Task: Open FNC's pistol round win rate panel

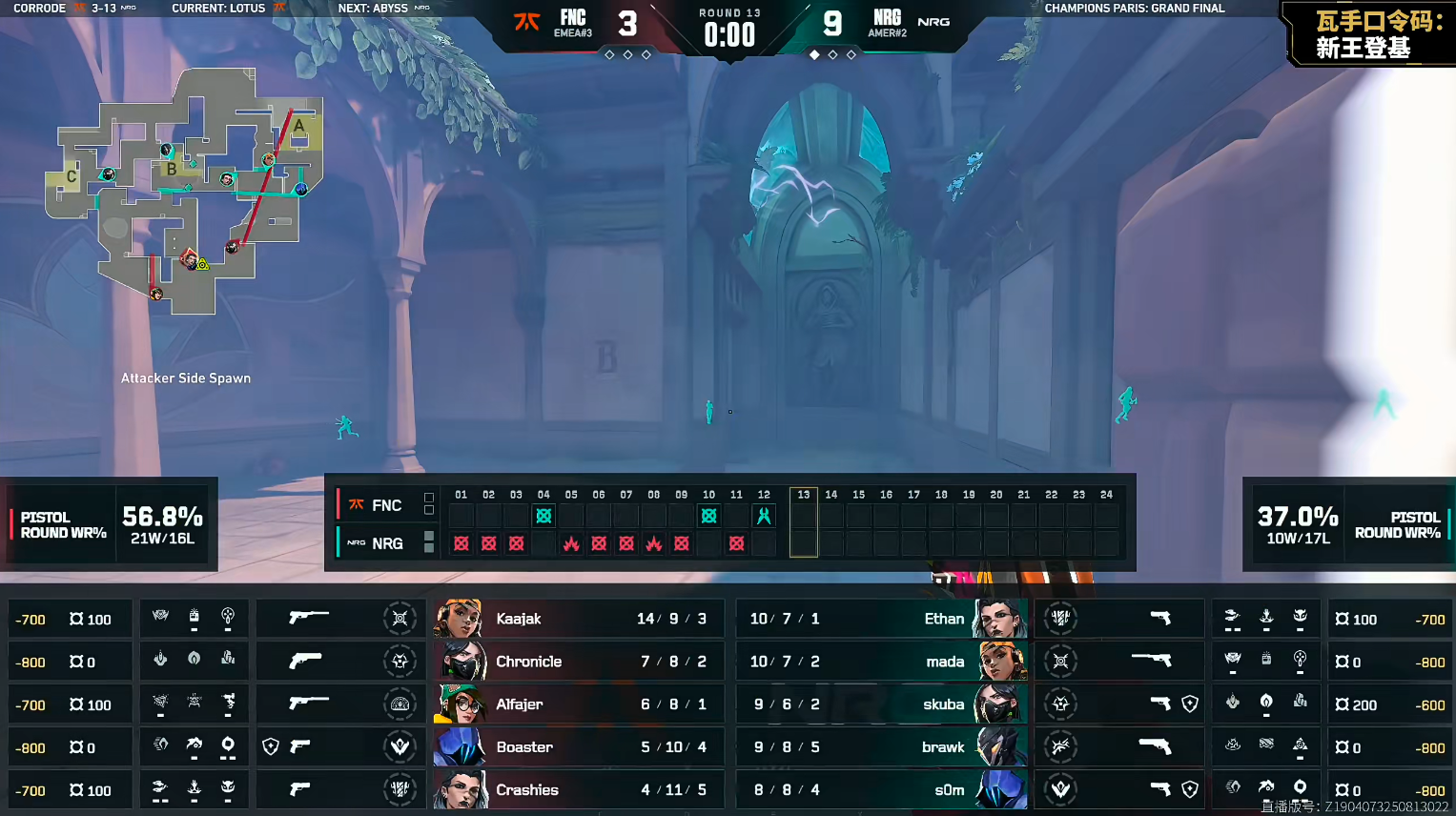Action: pyautogui.click(x=110, y=524)
